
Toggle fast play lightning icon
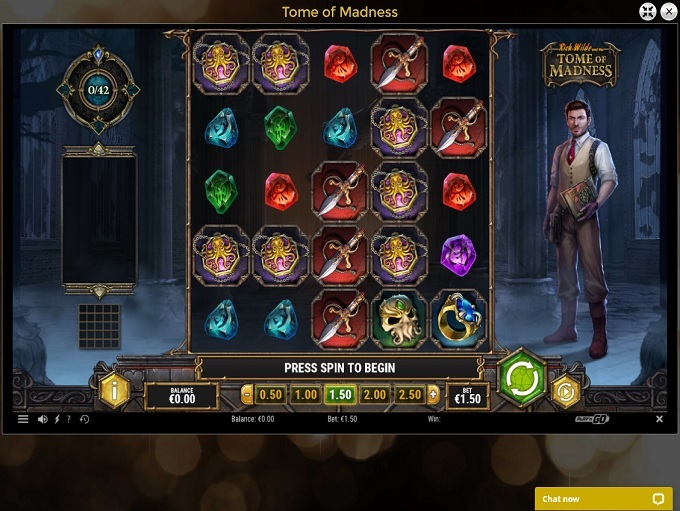click(56, 419)
